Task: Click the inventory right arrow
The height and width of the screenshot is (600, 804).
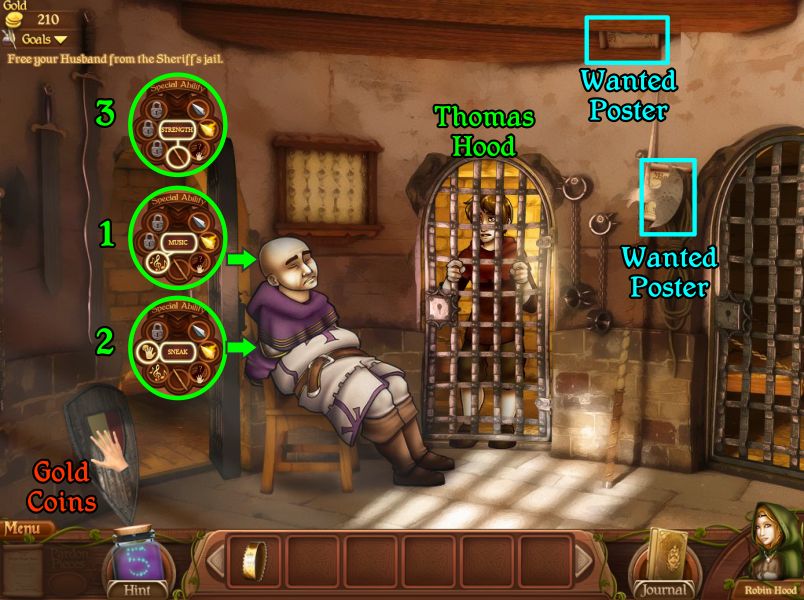Action: pos(582,562)
